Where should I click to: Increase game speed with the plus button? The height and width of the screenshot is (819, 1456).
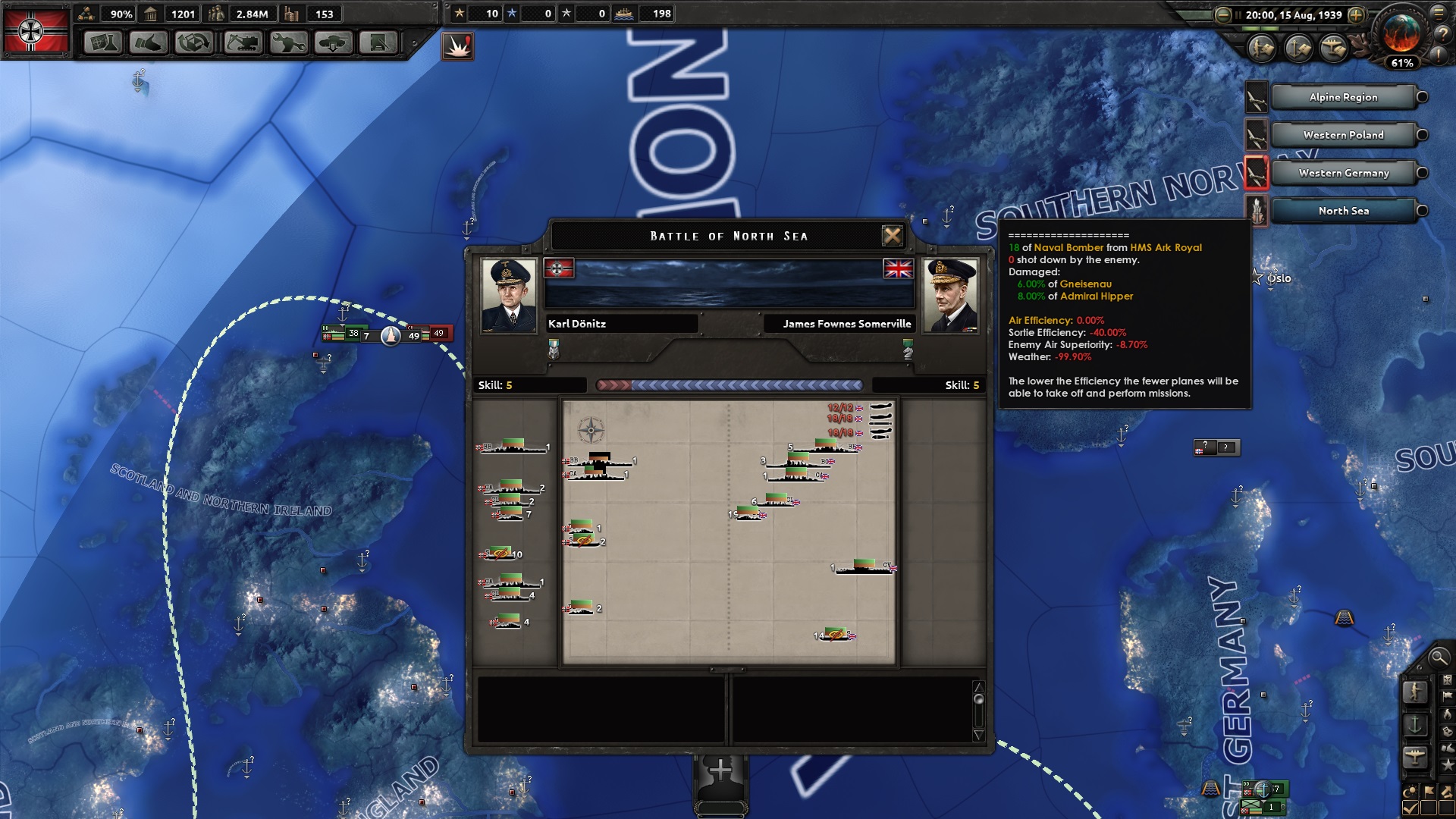click(1356, 14)
